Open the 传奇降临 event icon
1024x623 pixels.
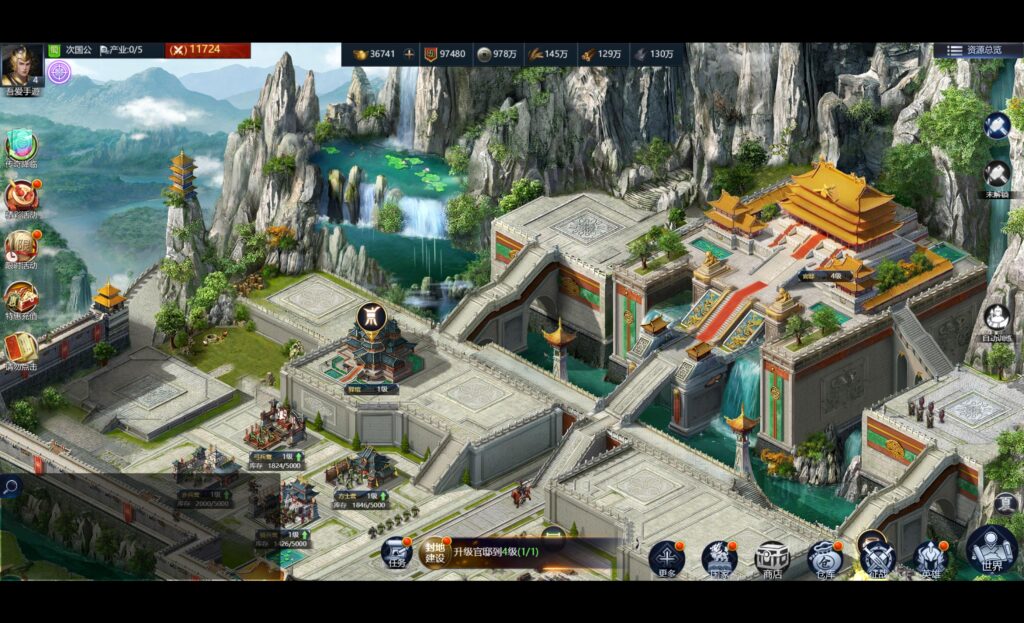(21, 148)
